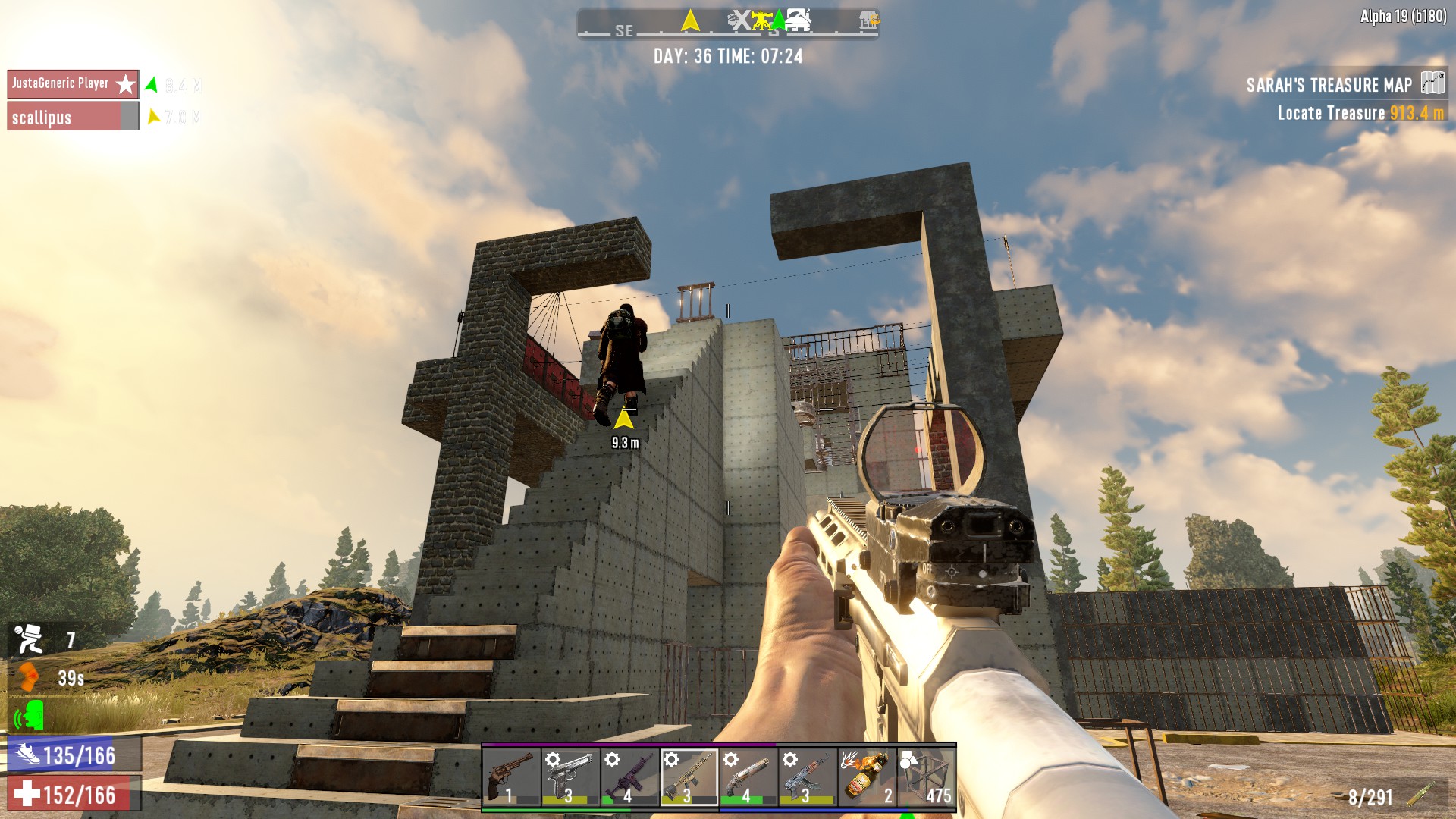Click the JustaGeneric Player party entry
This screenshot has height=819, width=1456.
(x=73, y=84)
